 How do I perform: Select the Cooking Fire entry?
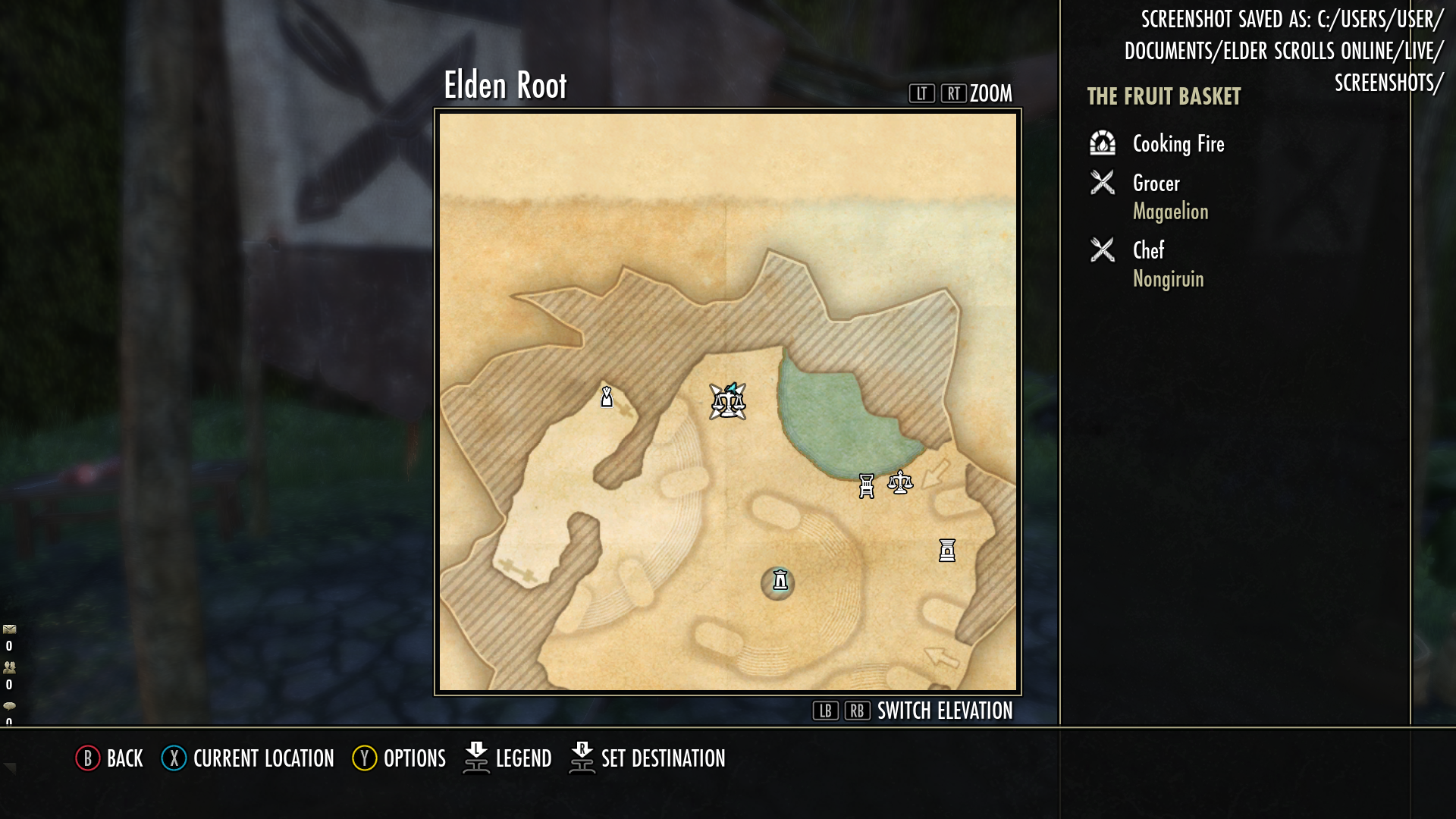tap(1178, 143)
